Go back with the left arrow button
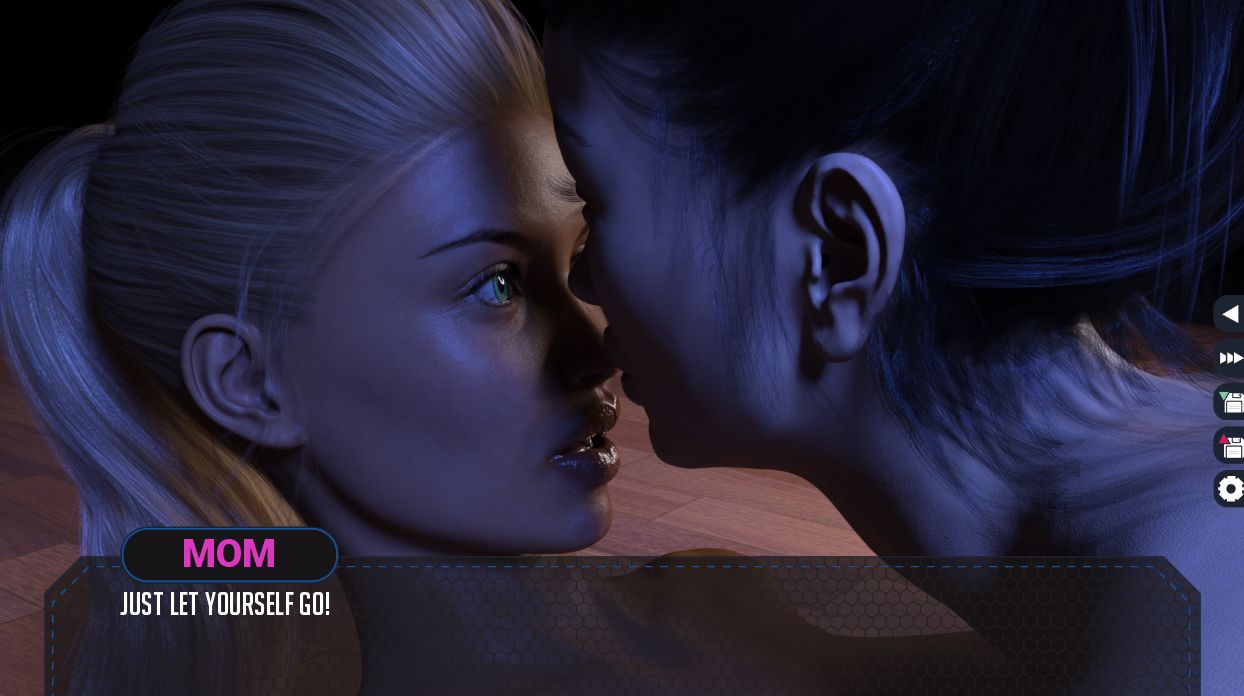 1230,314
